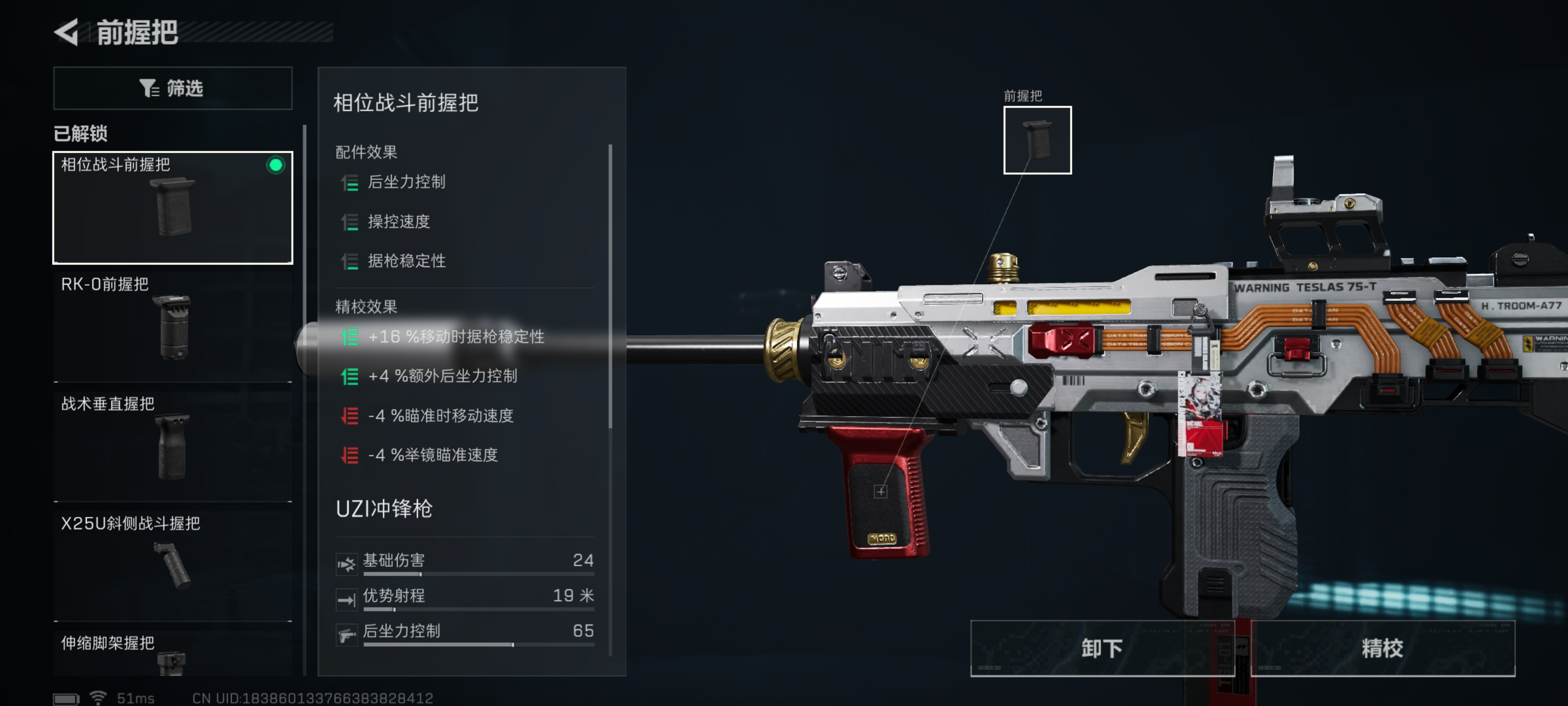Click the 卸下 unequip button

coord(1102,648)
